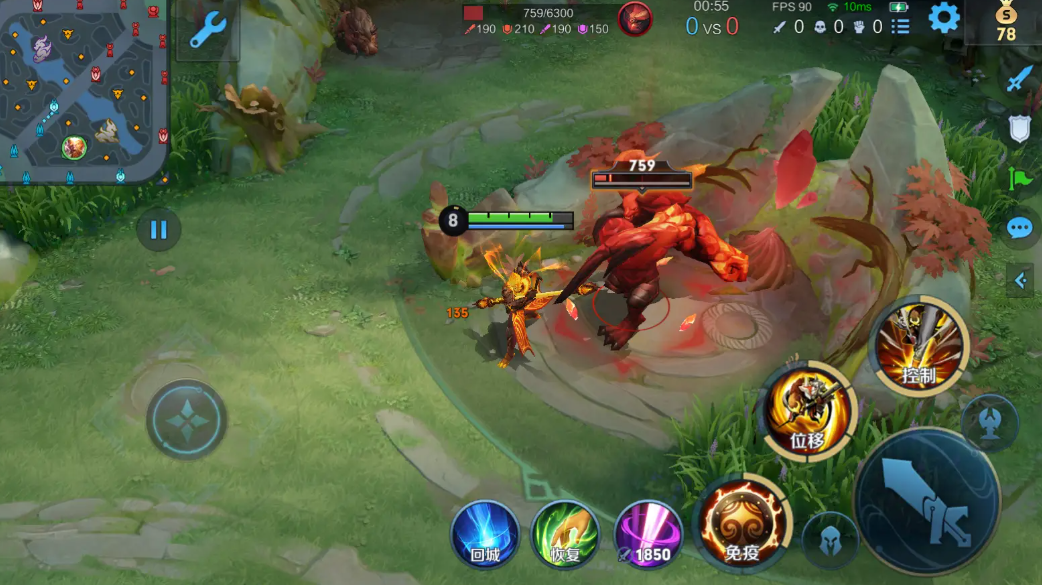1042x585 pixels.
Task: Use the 恢复 heal ability
Action: pyautogui.click(x=565, y=534)
